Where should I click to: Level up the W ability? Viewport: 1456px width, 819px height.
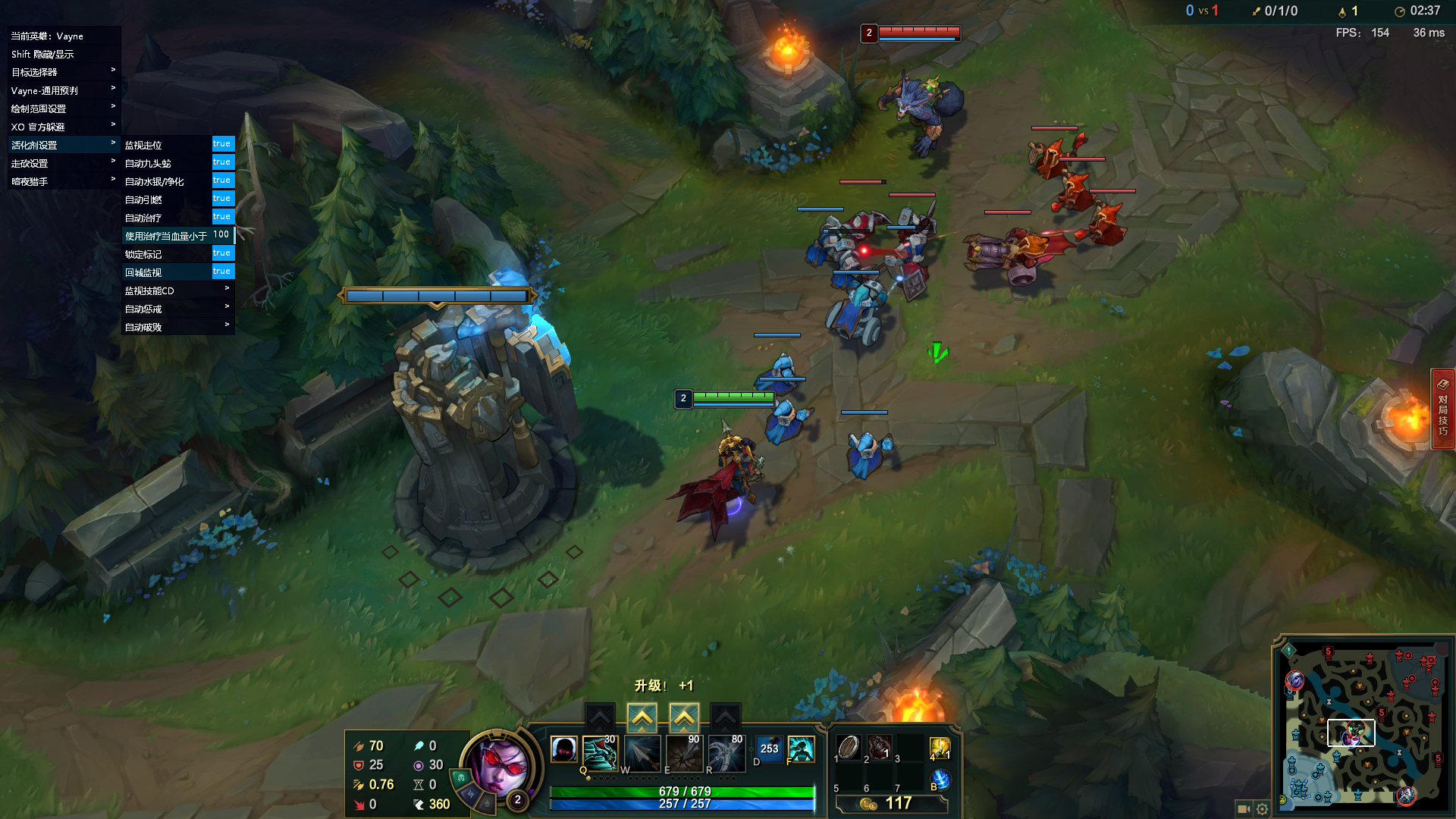click(642, 717)
